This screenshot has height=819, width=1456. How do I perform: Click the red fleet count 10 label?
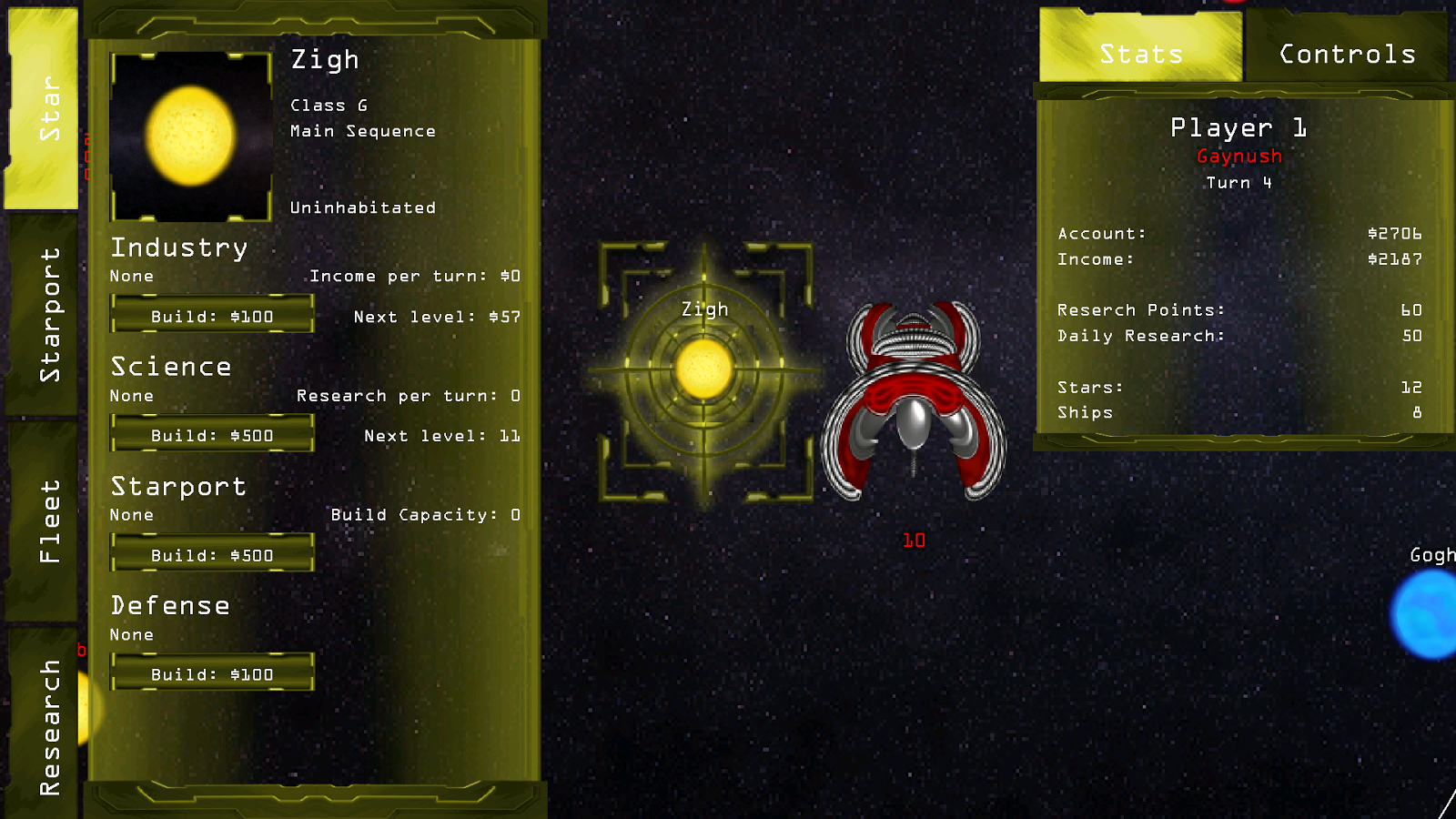pos(914,540)
